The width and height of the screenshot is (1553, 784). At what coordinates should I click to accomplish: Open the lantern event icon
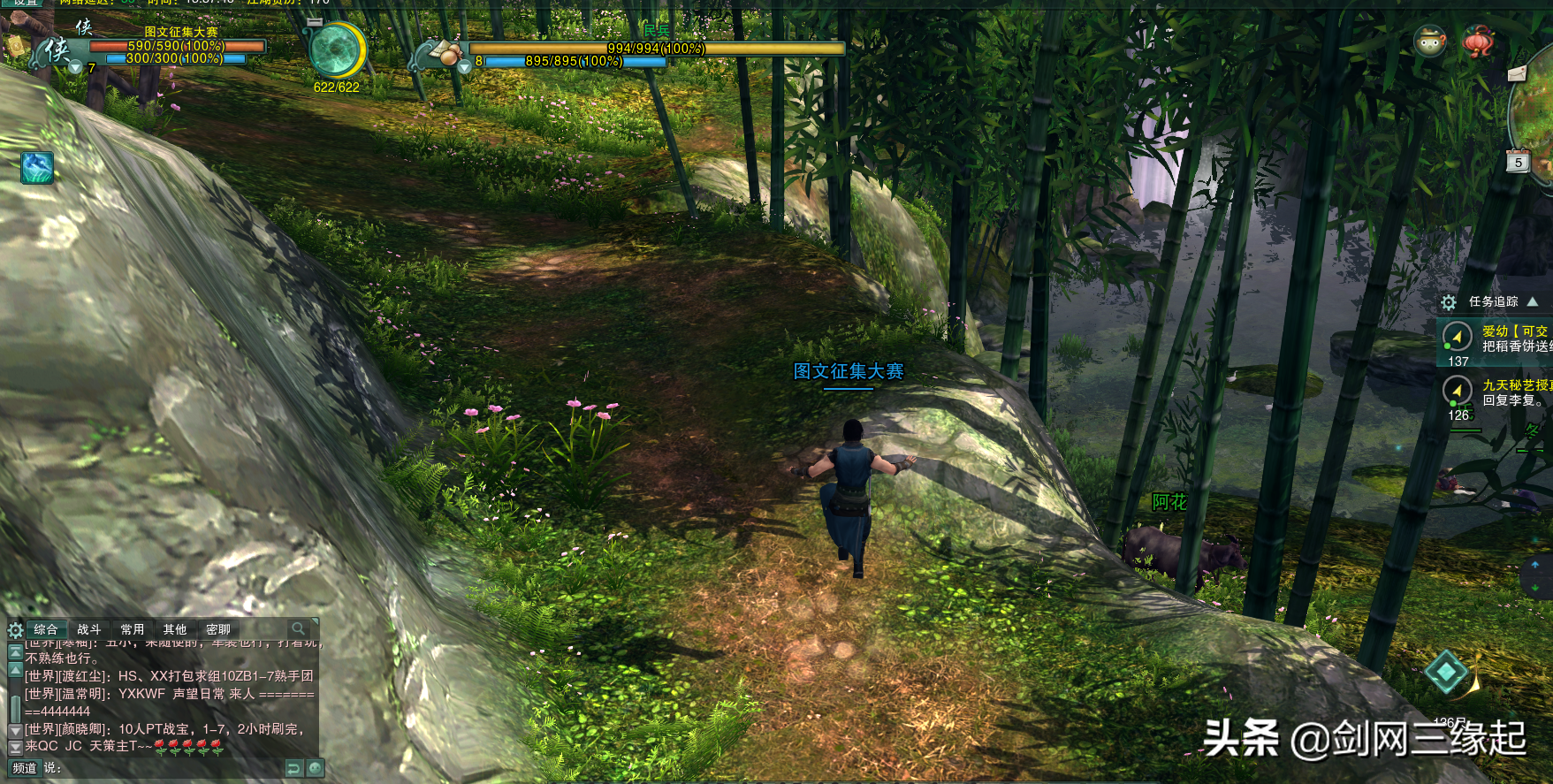tap(1479, 42)
